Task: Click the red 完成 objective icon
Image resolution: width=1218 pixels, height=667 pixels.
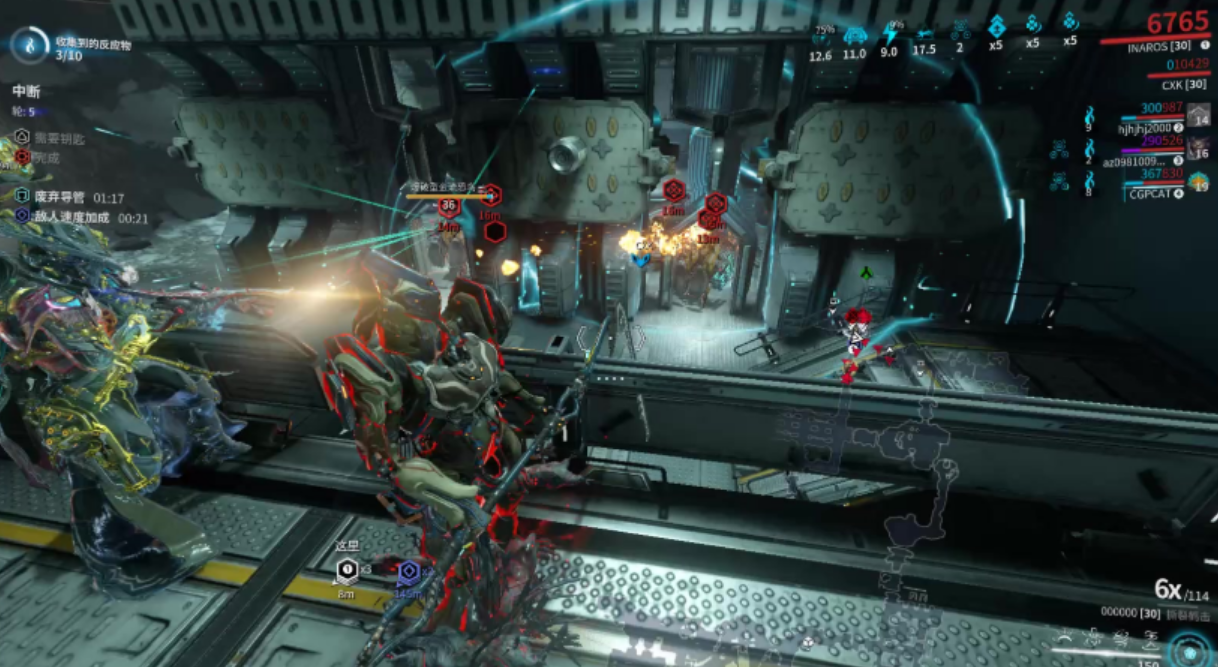Action: pos(23,157)
